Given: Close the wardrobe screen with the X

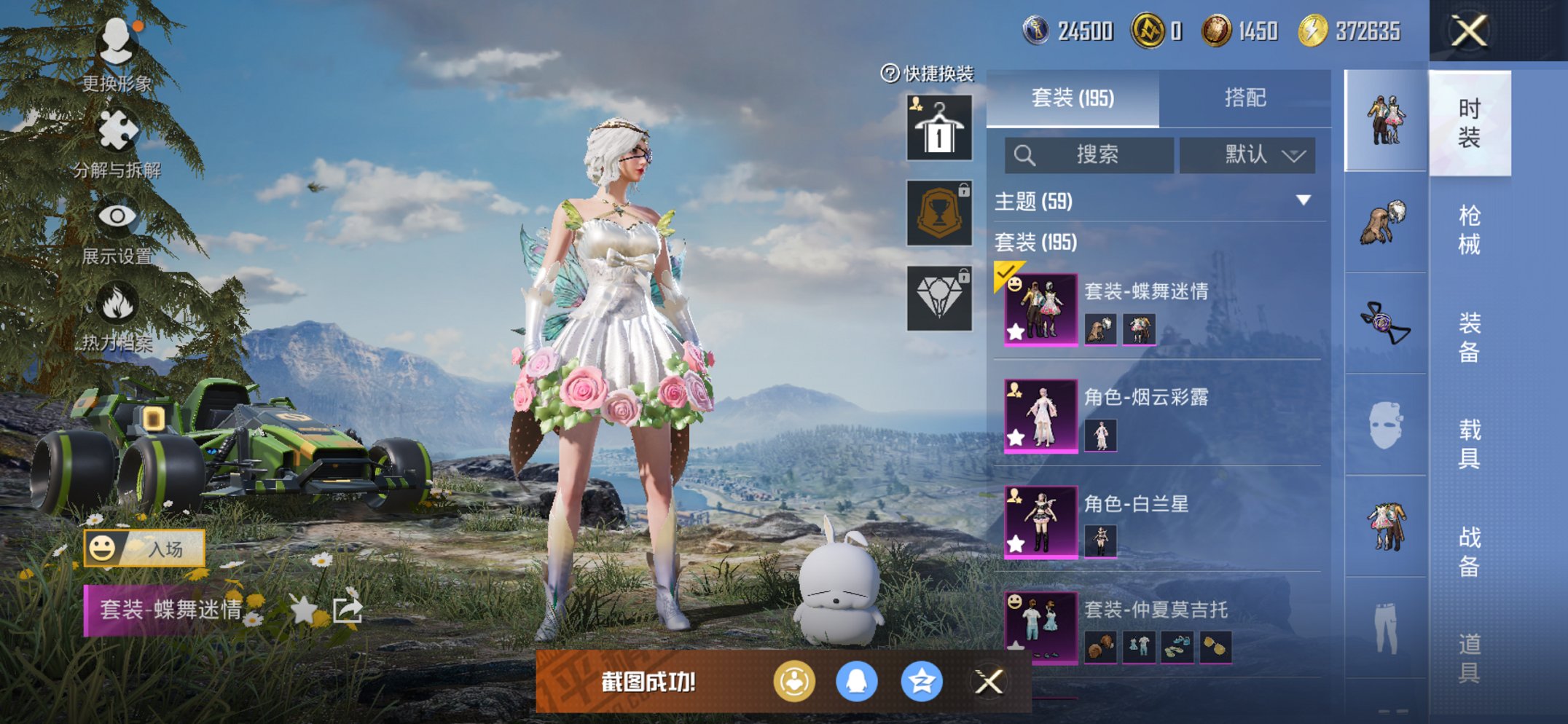Looking at the screenshot, I should [x=1468, y=31].
